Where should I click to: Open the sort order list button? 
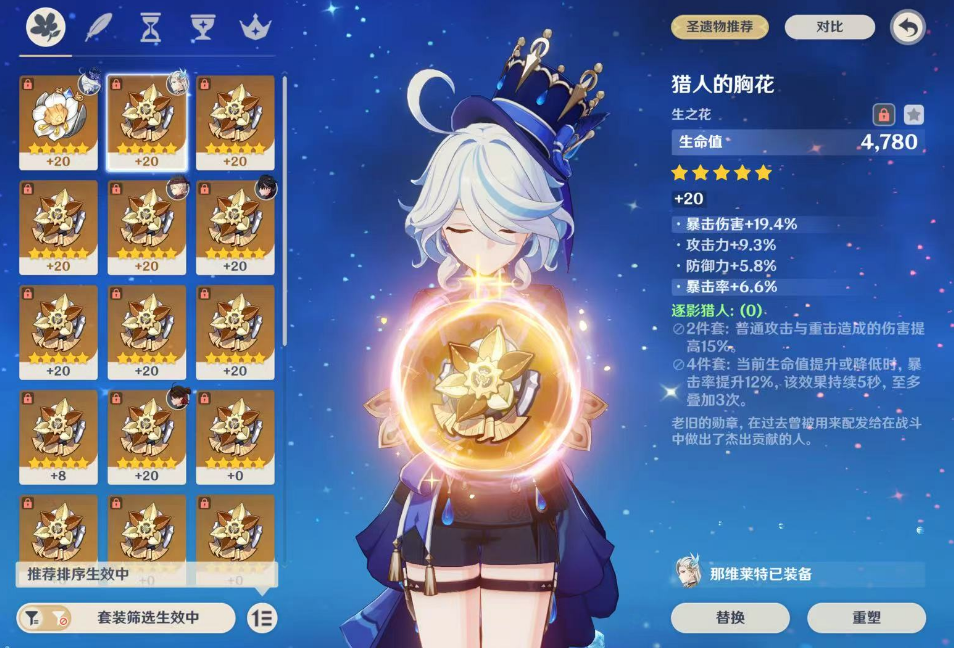[263, 618]
